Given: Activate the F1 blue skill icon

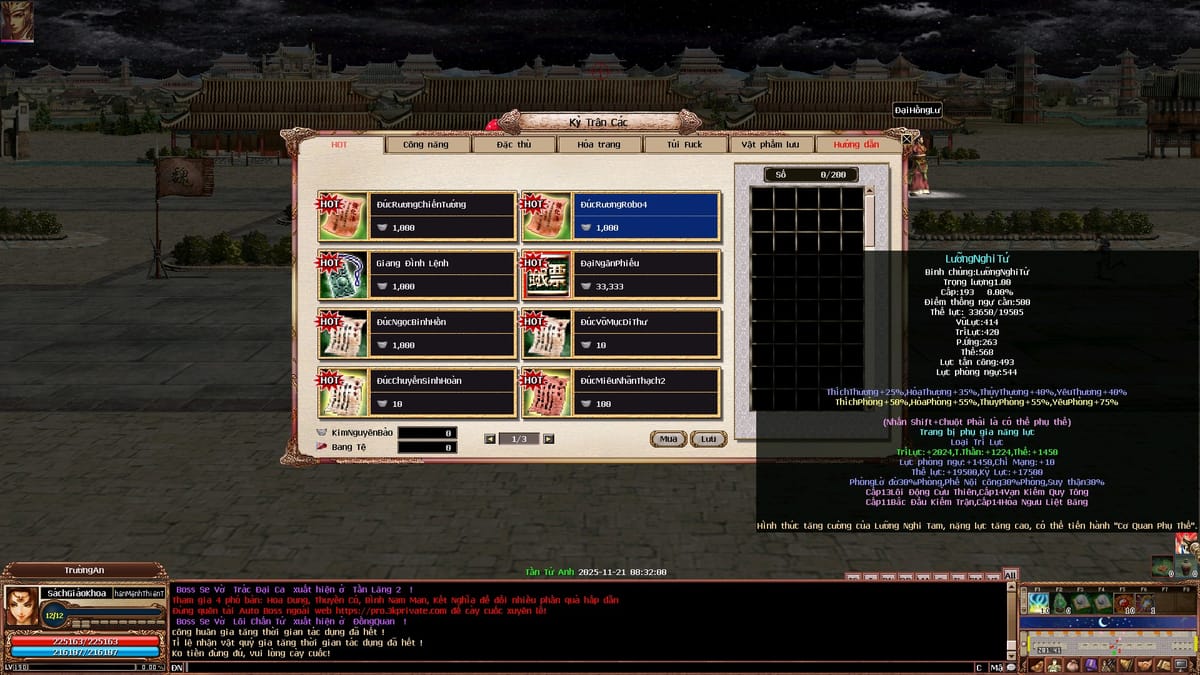Looking at the screenshot, I should point(1037,603).
